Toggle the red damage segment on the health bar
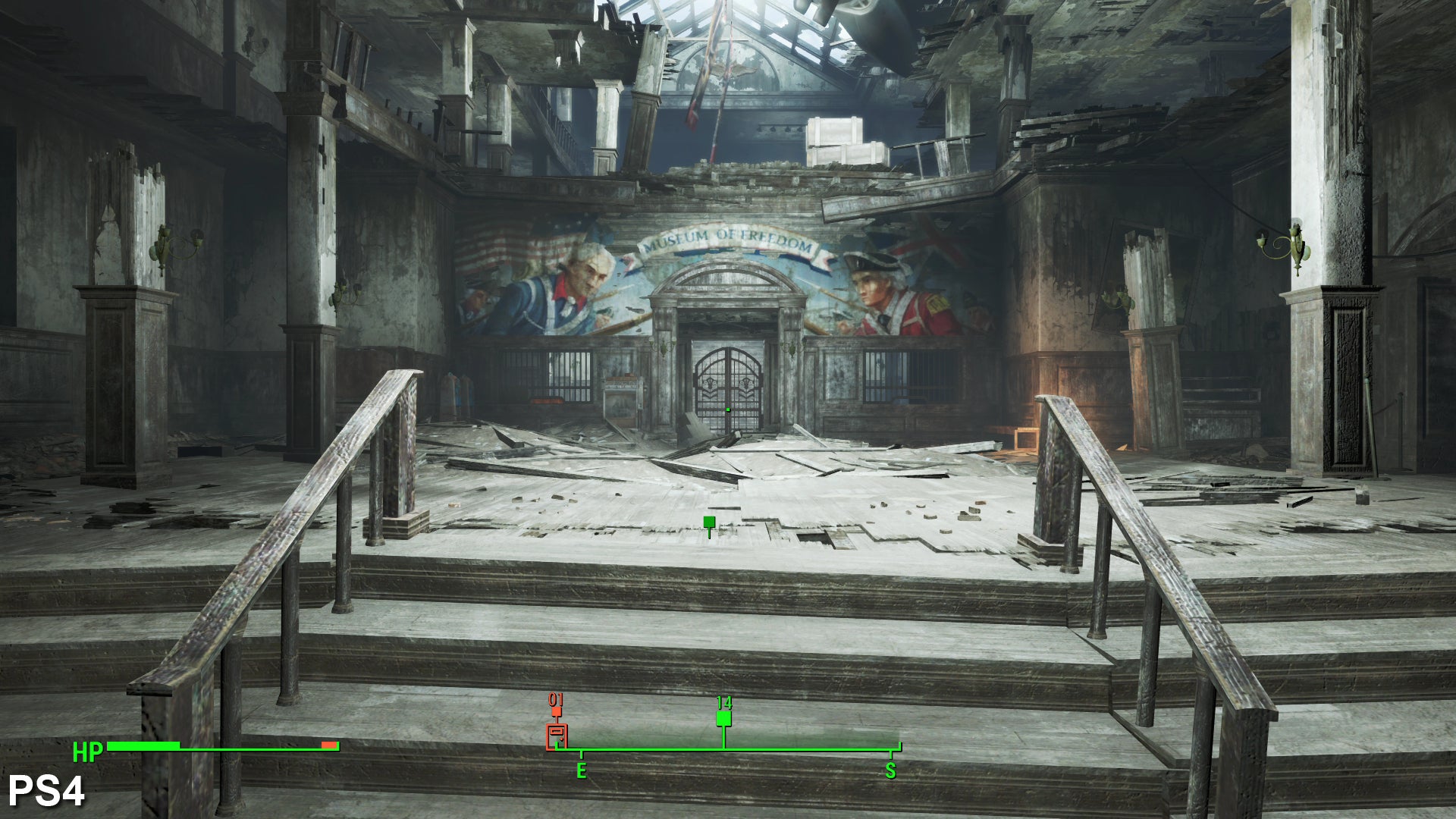1456x819 pixels. 328,745
